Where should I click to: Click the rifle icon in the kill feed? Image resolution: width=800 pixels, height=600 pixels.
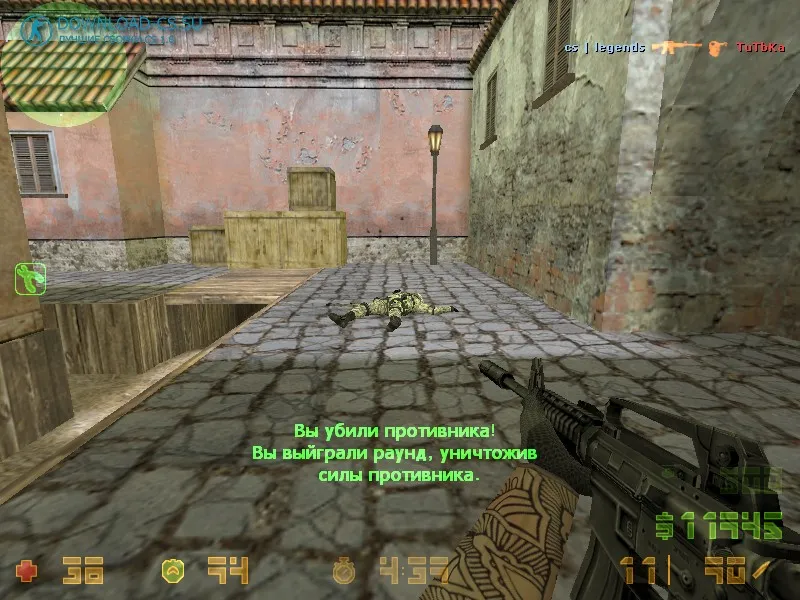[675, 47]
